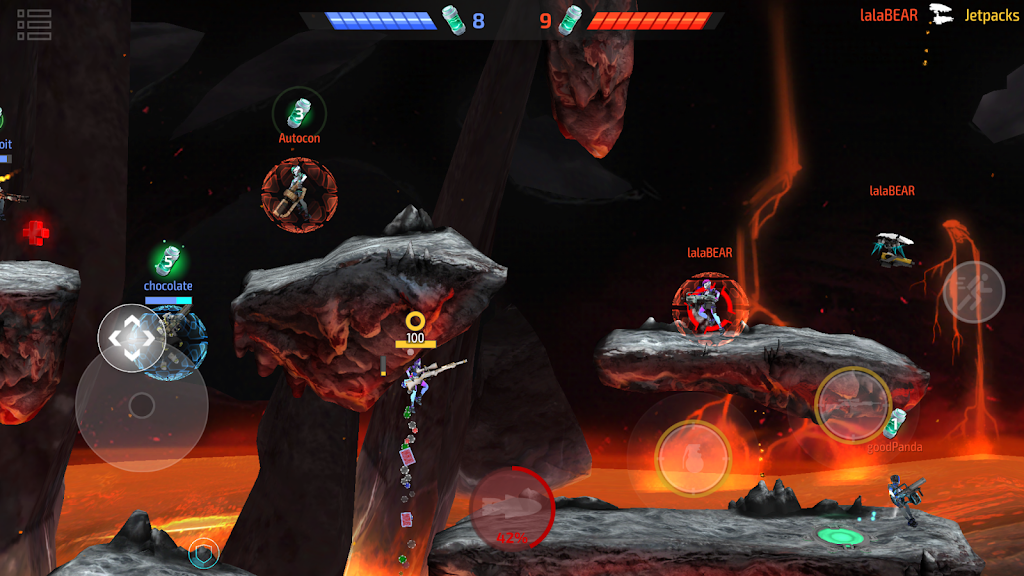Fire using the gold-ringed rifle button
This screenshot has height=576, width=1024.
pyautogui.click(x=852, y=404)
